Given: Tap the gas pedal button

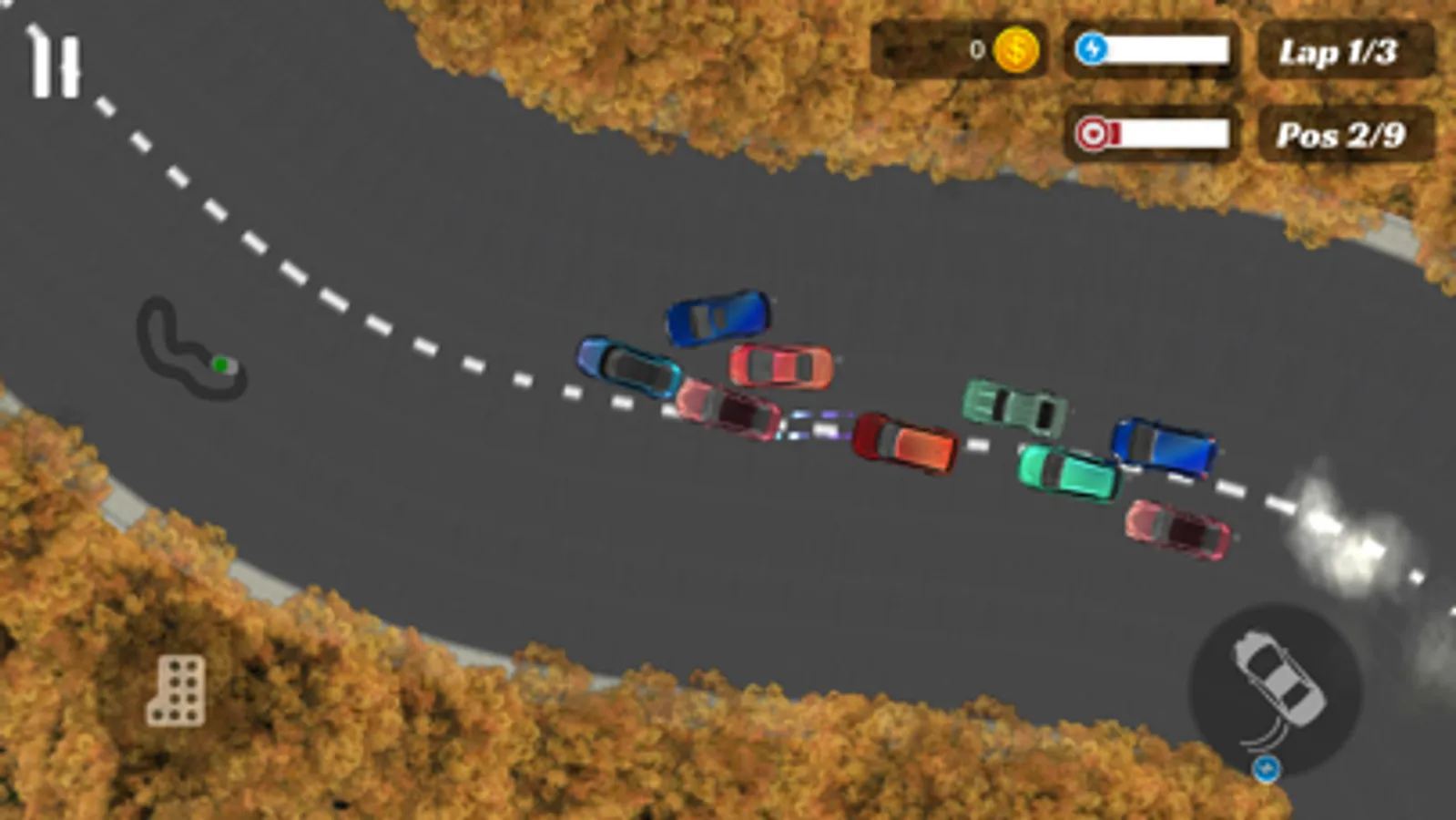Looking at the screenshot, I should [x=177, y=691].
